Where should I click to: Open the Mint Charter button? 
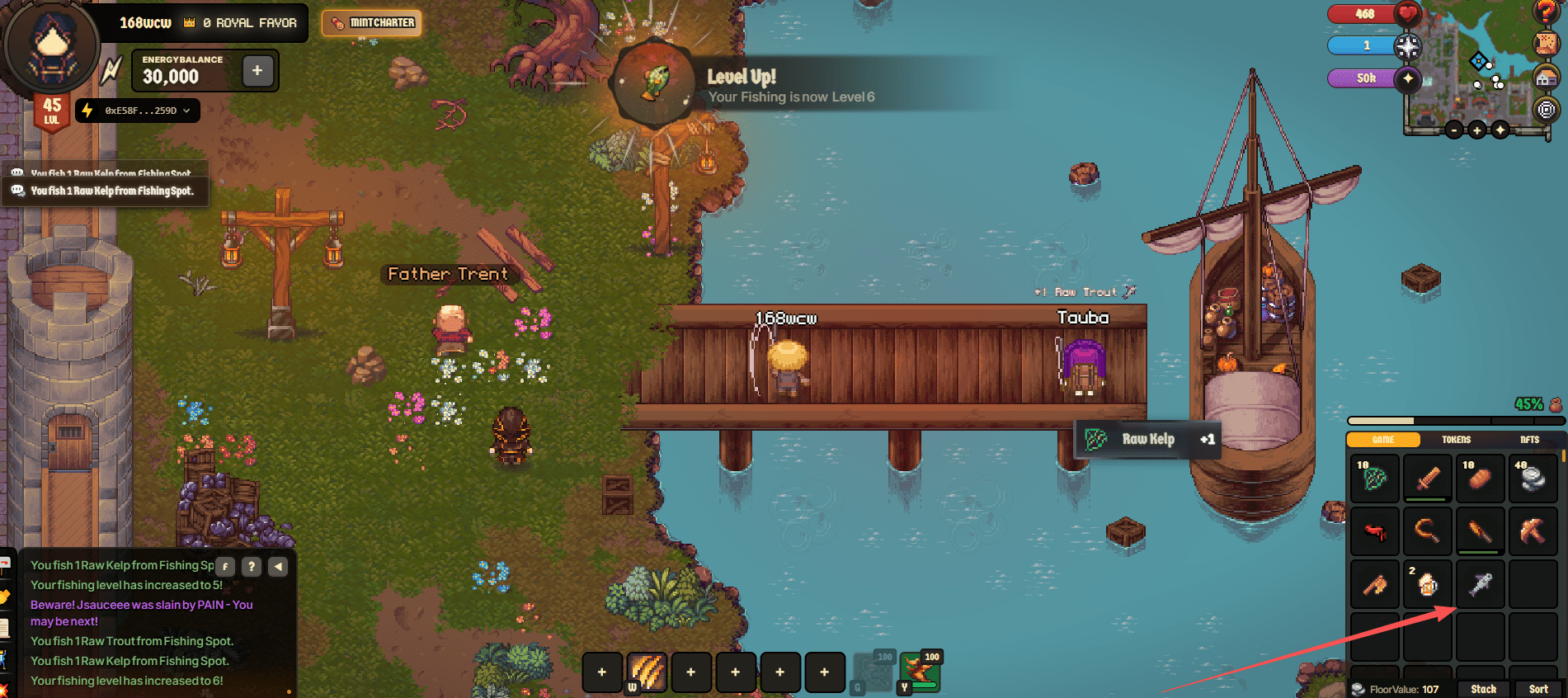click(372, 23)
